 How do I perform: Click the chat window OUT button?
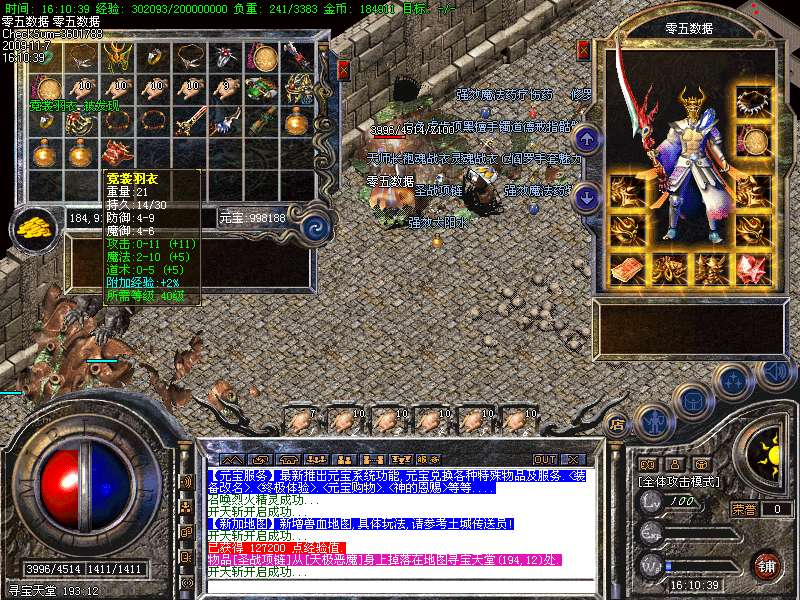[543, 459]
